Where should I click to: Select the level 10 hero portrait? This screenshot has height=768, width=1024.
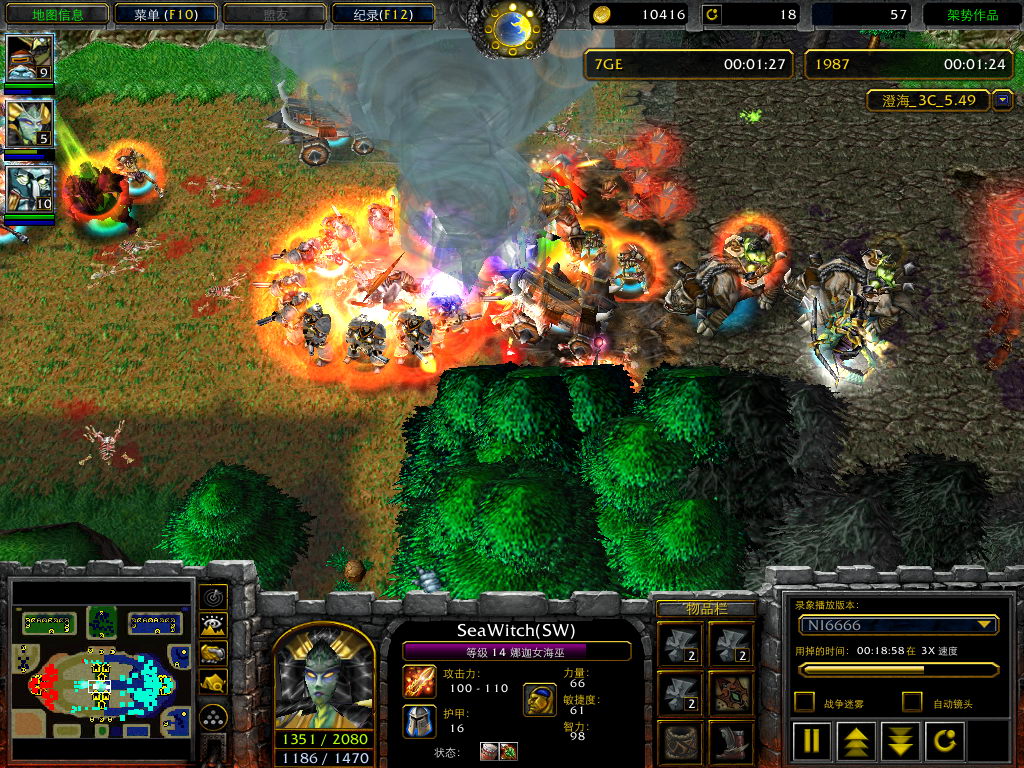click(x=29, y=189)
